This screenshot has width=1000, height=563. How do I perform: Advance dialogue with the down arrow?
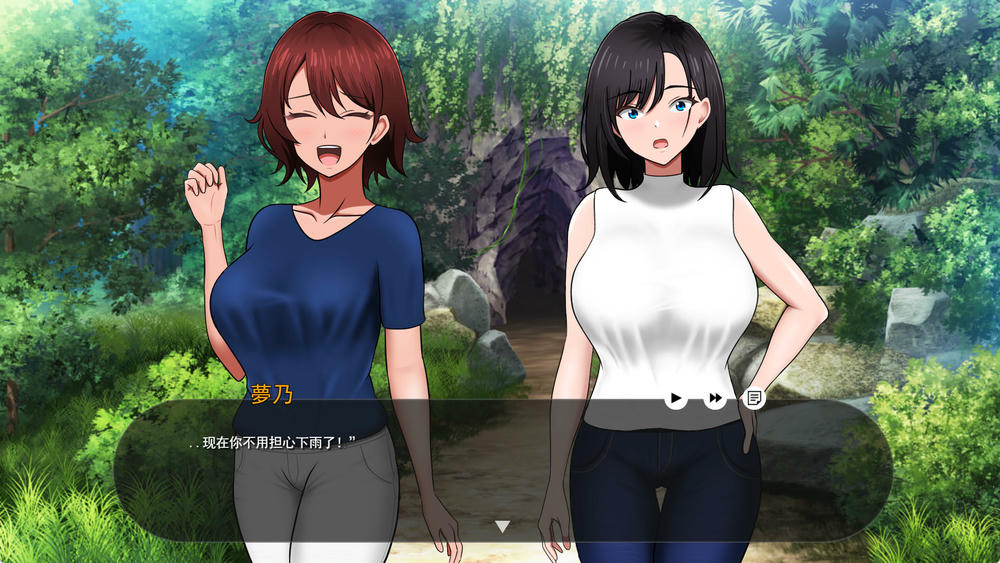coord(502,526)
